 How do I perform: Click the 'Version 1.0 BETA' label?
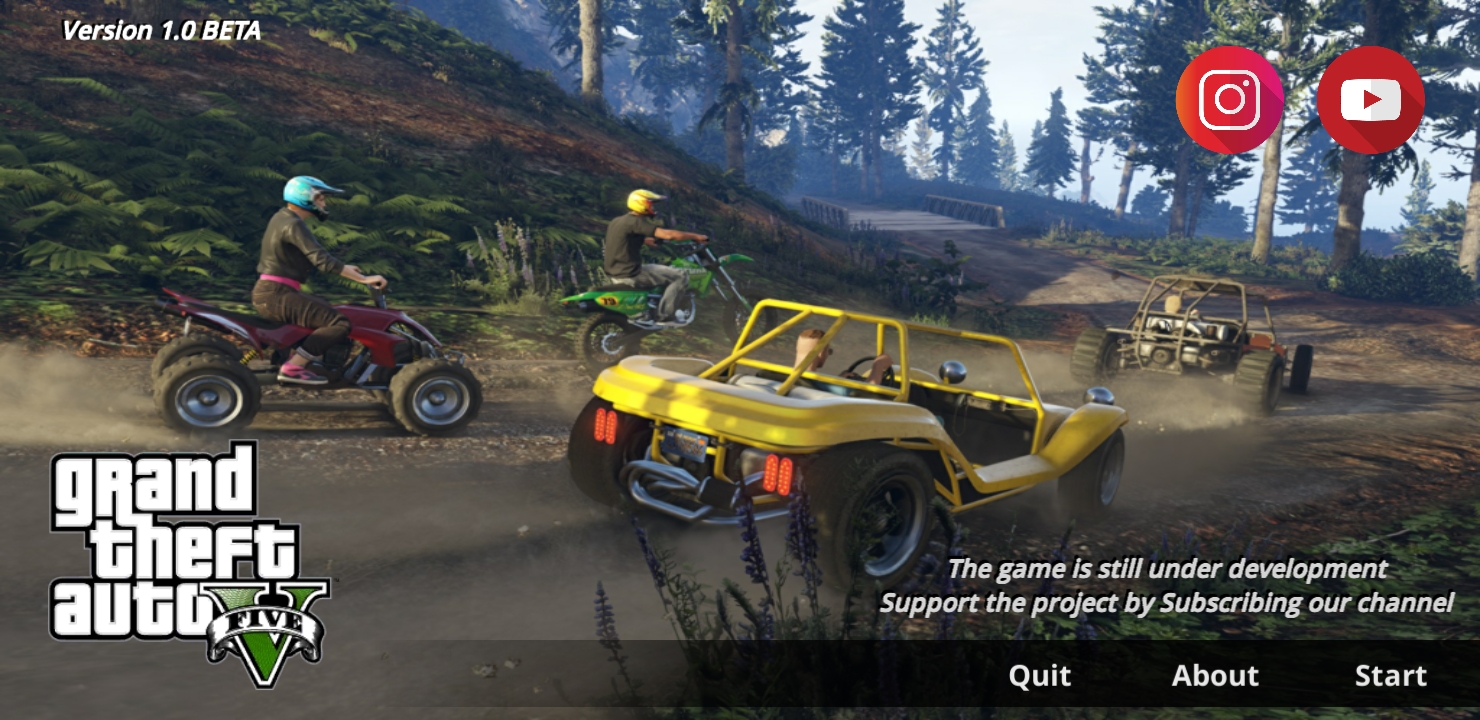point(163,30)
